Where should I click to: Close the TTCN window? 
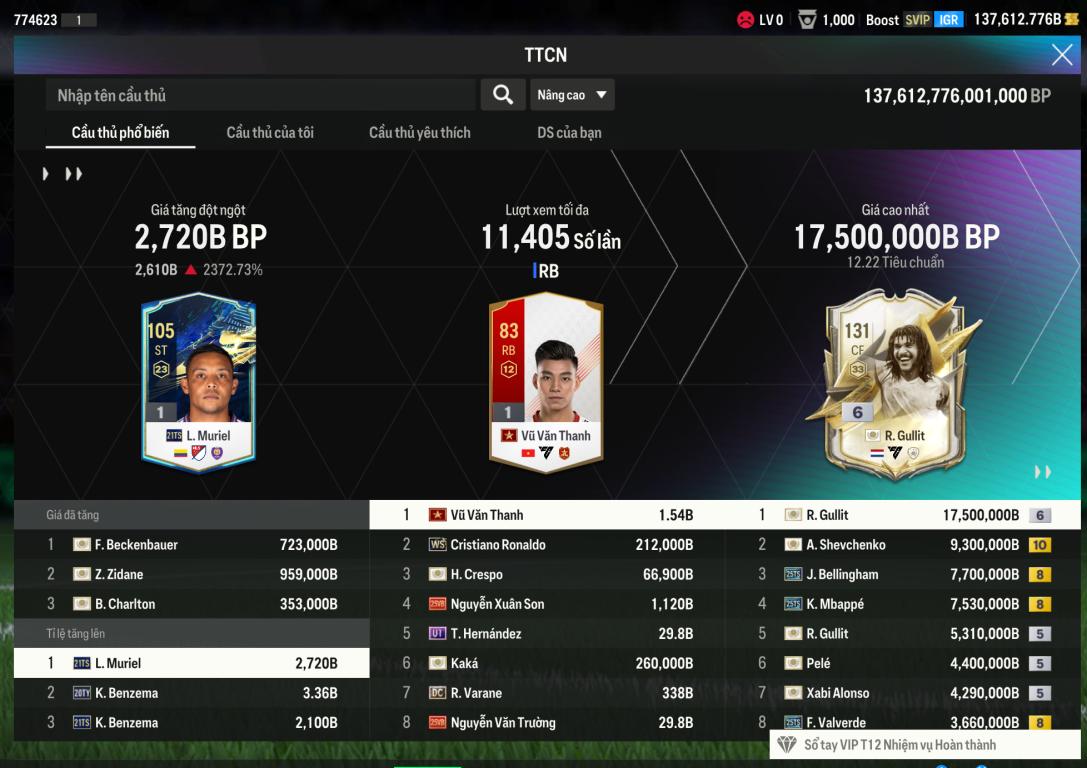click(x=1061, y=55)
